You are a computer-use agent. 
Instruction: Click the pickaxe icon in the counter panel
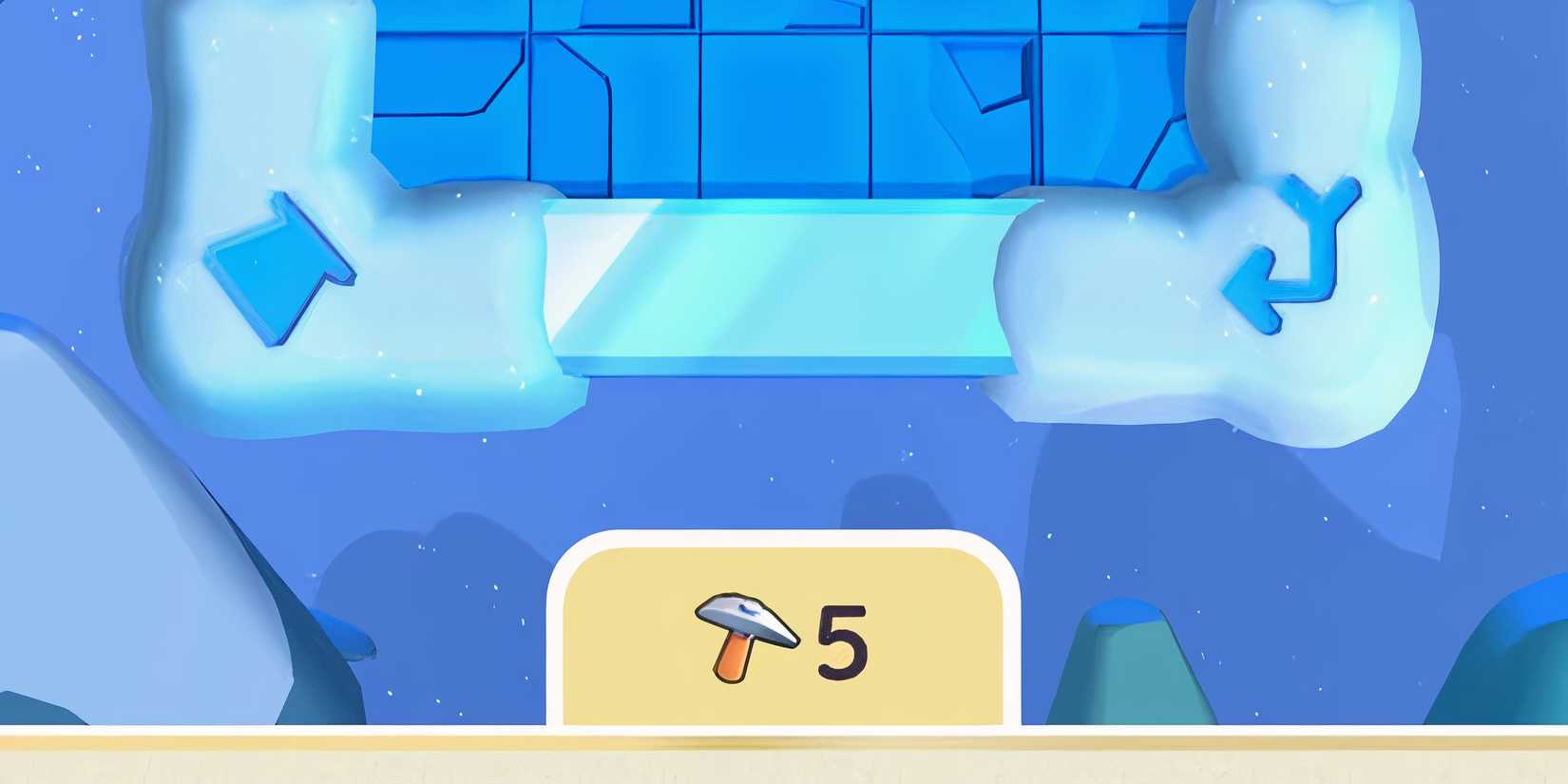click(746, 637)
